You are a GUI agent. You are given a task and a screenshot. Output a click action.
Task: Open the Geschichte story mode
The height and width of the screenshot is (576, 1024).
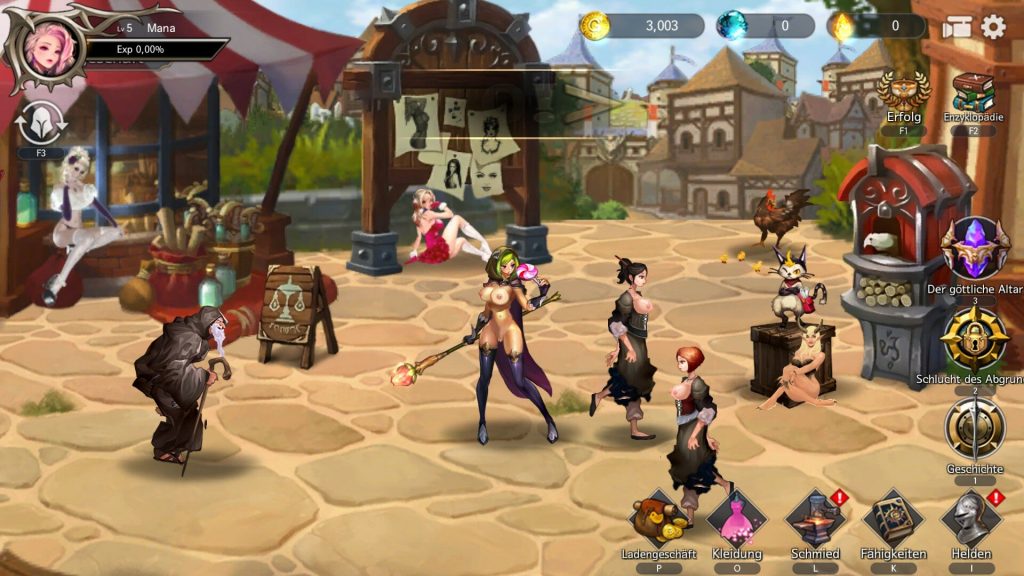pos(974,429)
